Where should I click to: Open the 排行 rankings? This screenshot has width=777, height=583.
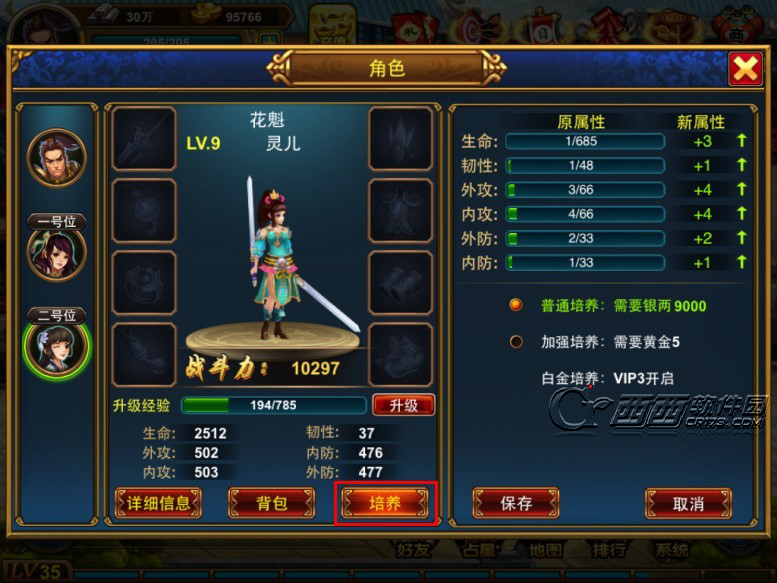pyautogui.click(x=607, y=550)
